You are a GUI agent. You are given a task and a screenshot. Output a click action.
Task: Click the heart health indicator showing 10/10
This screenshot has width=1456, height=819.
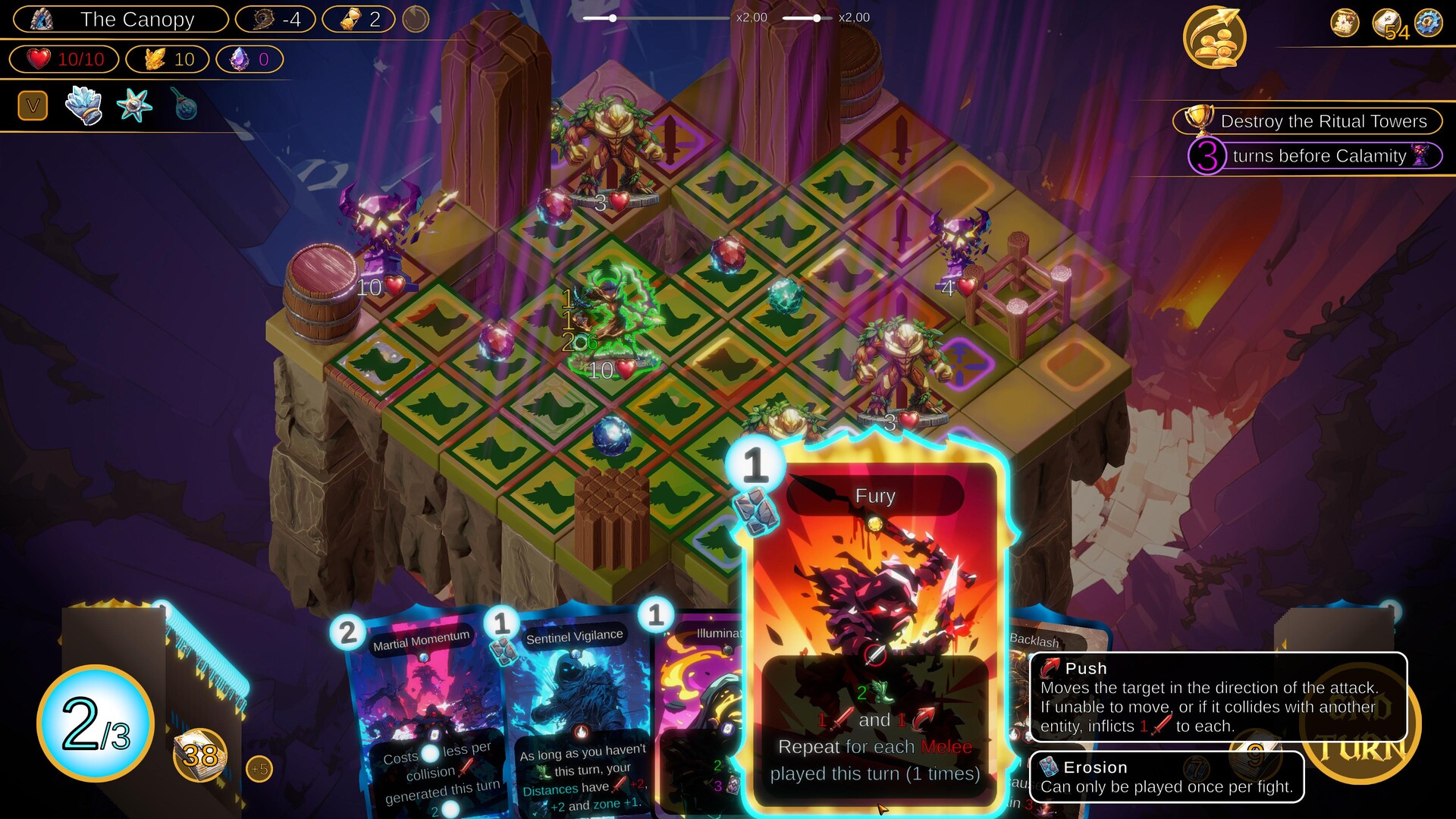pyautogui.click(x=64, y=58)
